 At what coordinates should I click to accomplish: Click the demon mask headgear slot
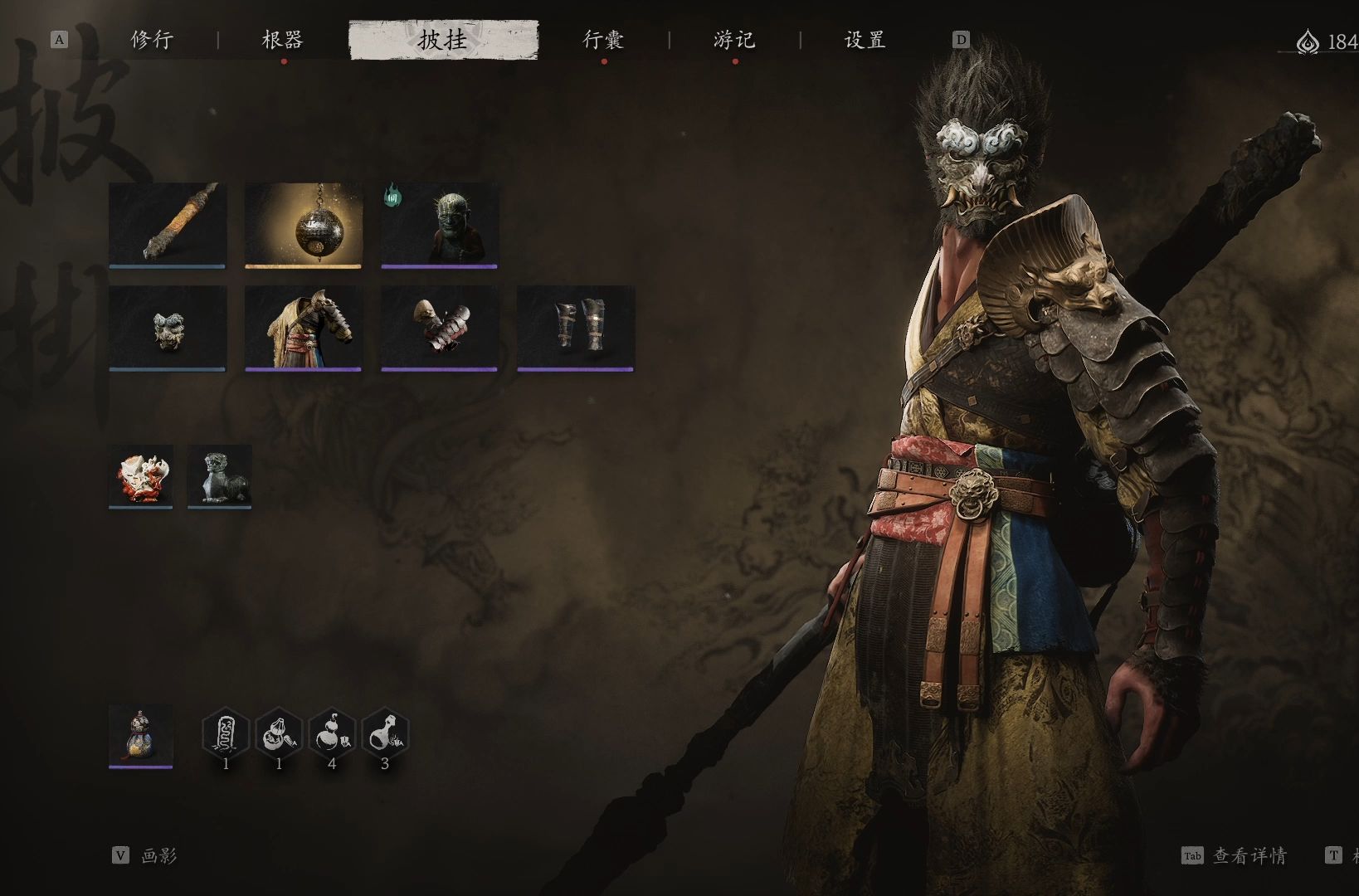[x=168, y=328]
